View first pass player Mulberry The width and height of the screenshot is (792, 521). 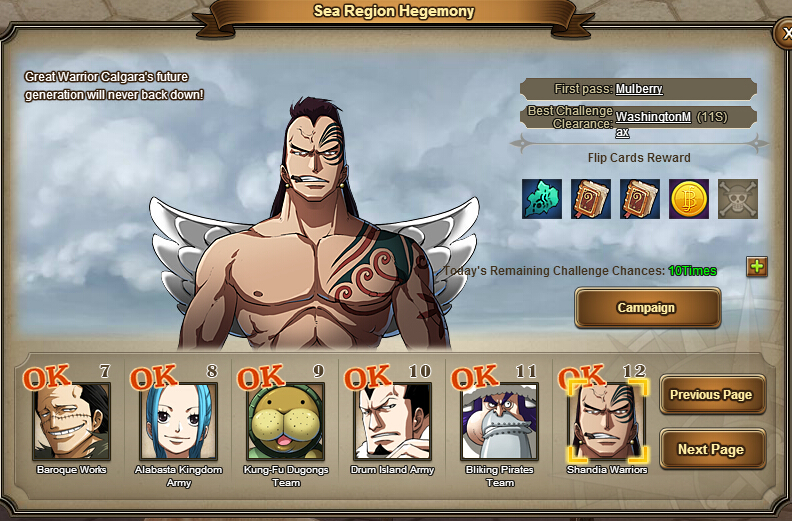coord(639,90)
